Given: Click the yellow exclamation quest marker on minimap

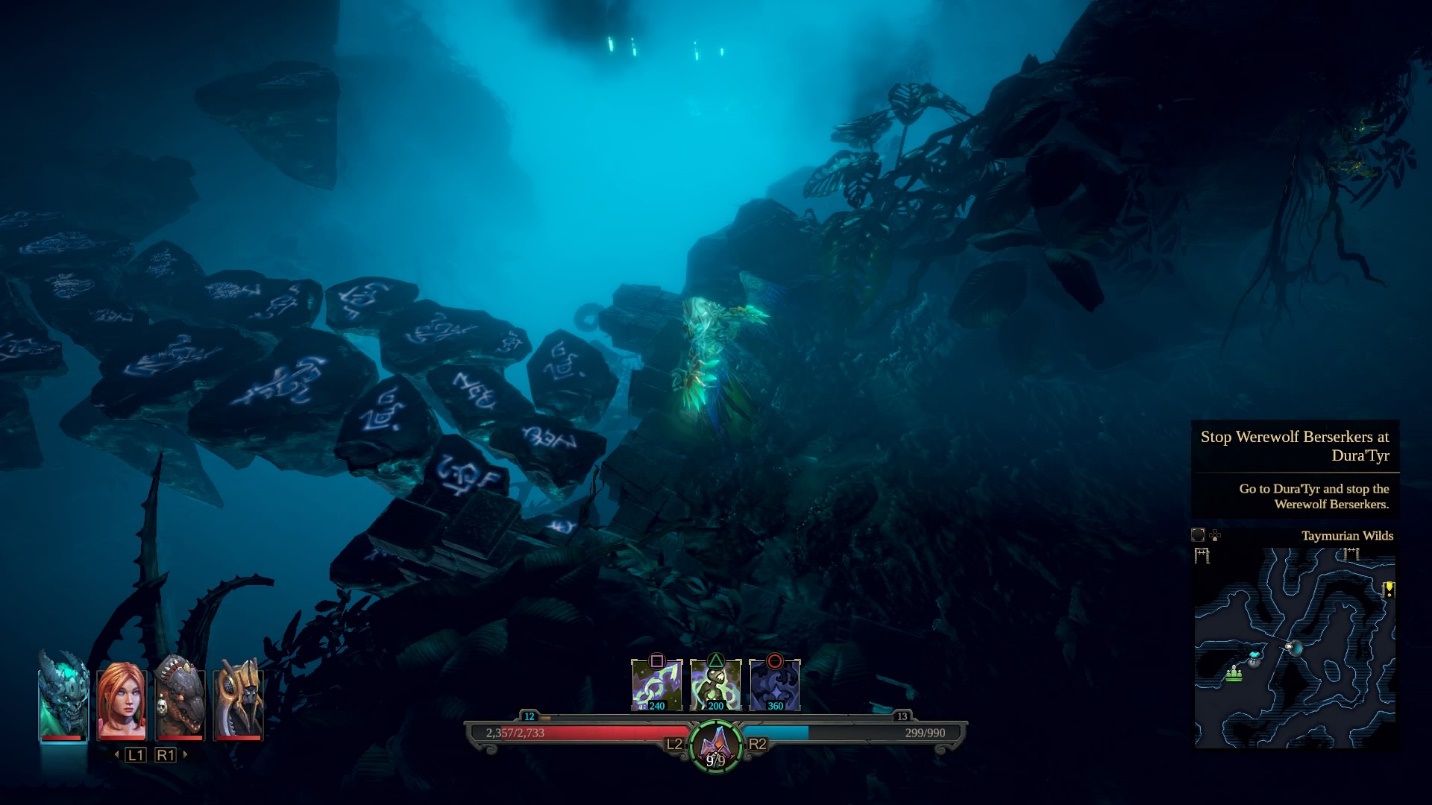Looking at the screenshot, I should click(1388, 589).
